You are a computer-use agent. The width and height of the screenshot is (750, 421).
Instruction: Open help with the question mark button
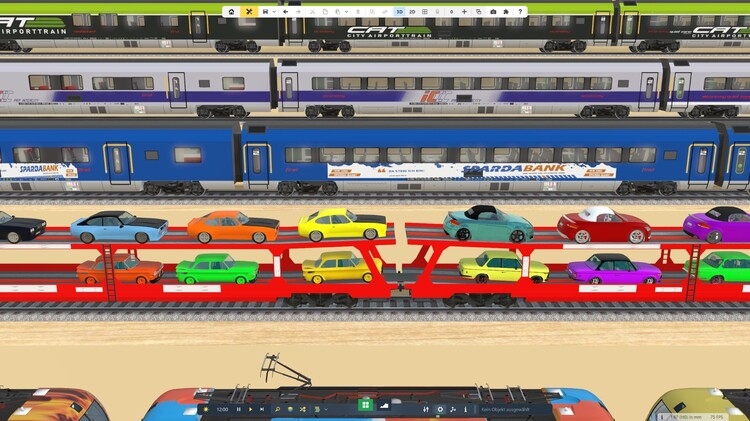520,11
